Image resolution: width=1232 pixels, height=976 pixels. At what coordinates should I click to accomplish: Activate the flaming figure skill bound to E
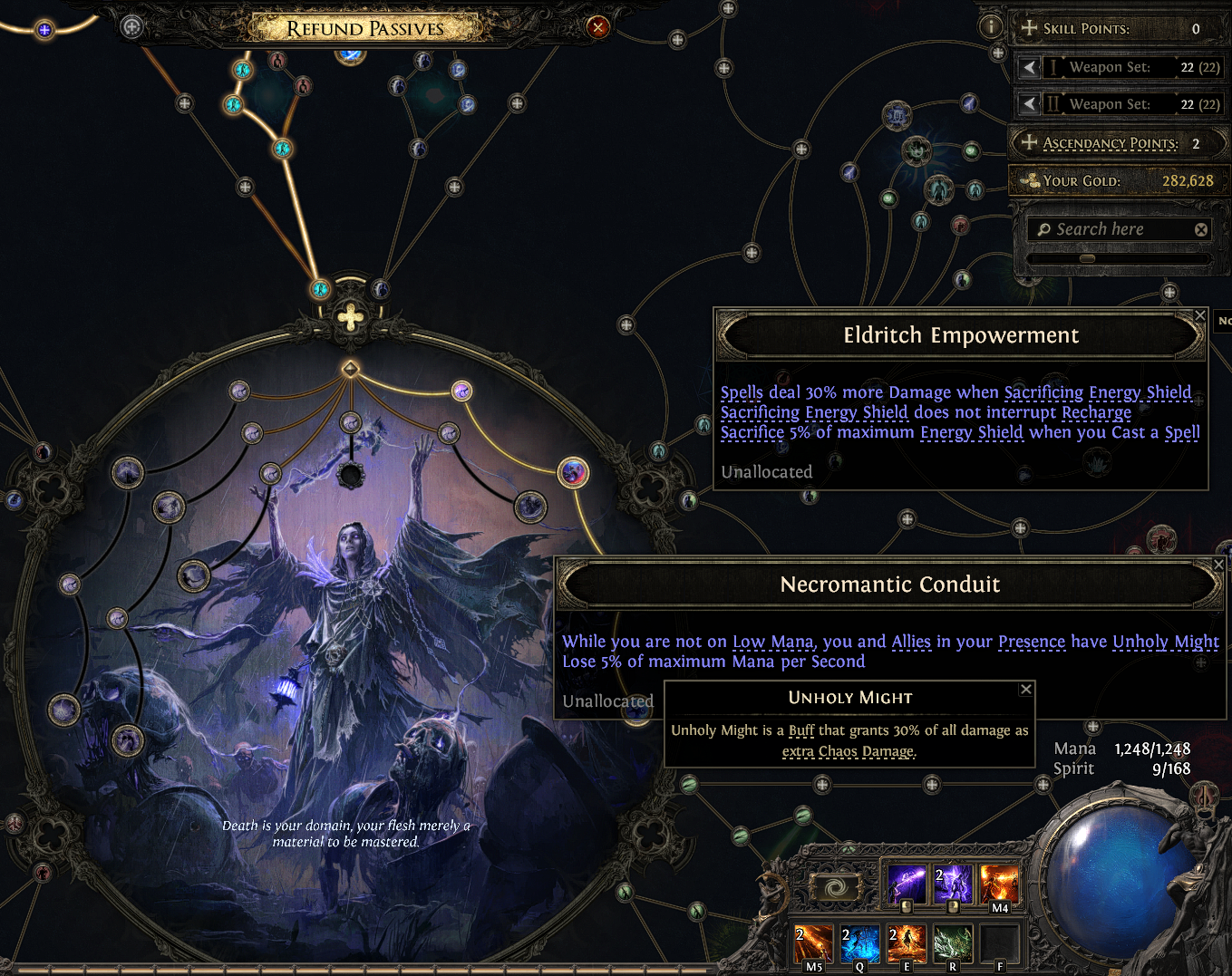tap(907, 943)
